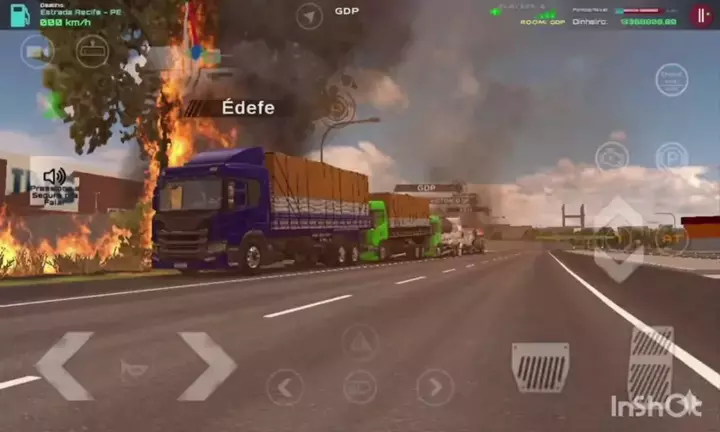Steer left with the big arrow
The height and width of the screenshot is (432, 720).
65,366
